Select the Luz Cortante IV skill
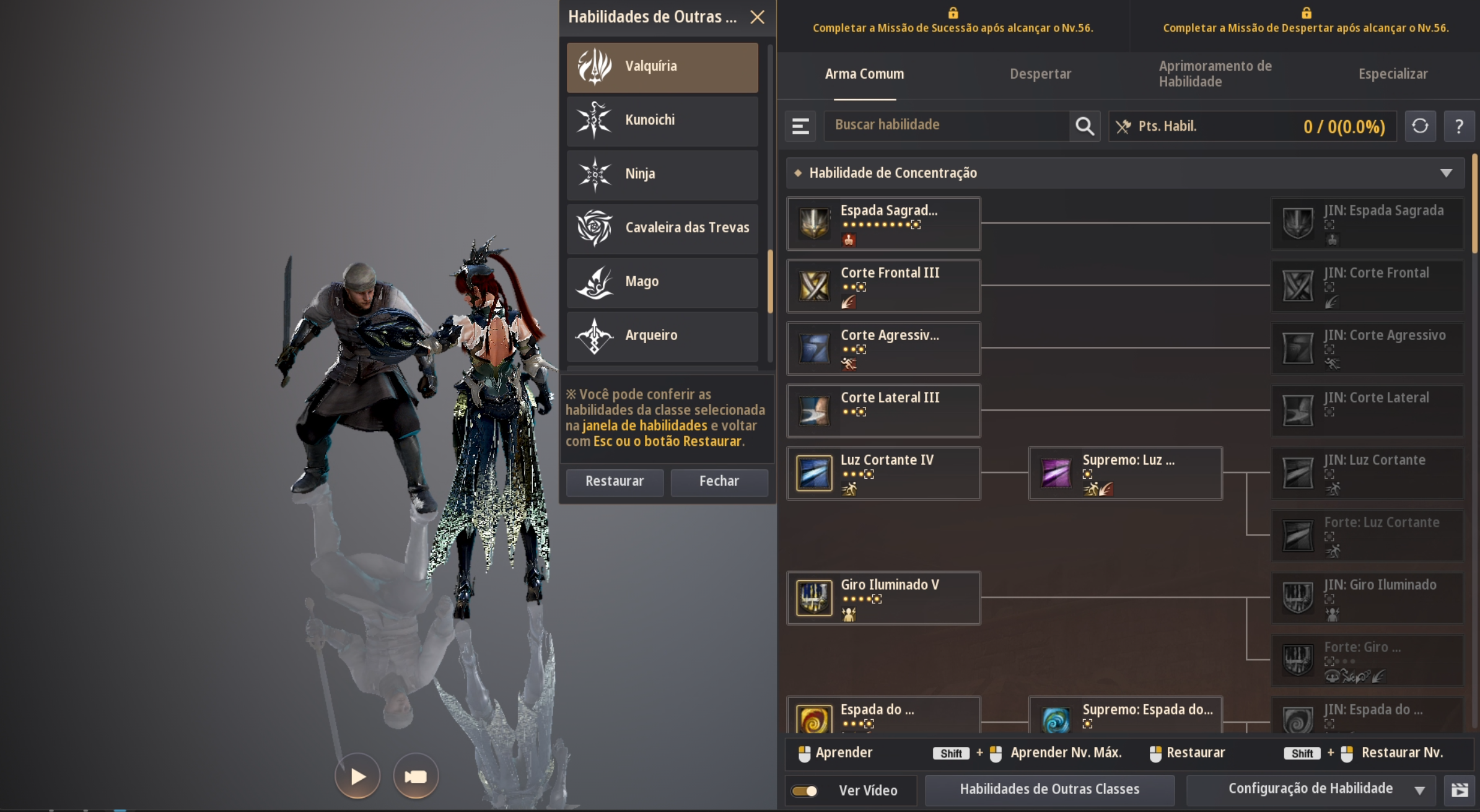1480x812 pixels. [883, 473]
